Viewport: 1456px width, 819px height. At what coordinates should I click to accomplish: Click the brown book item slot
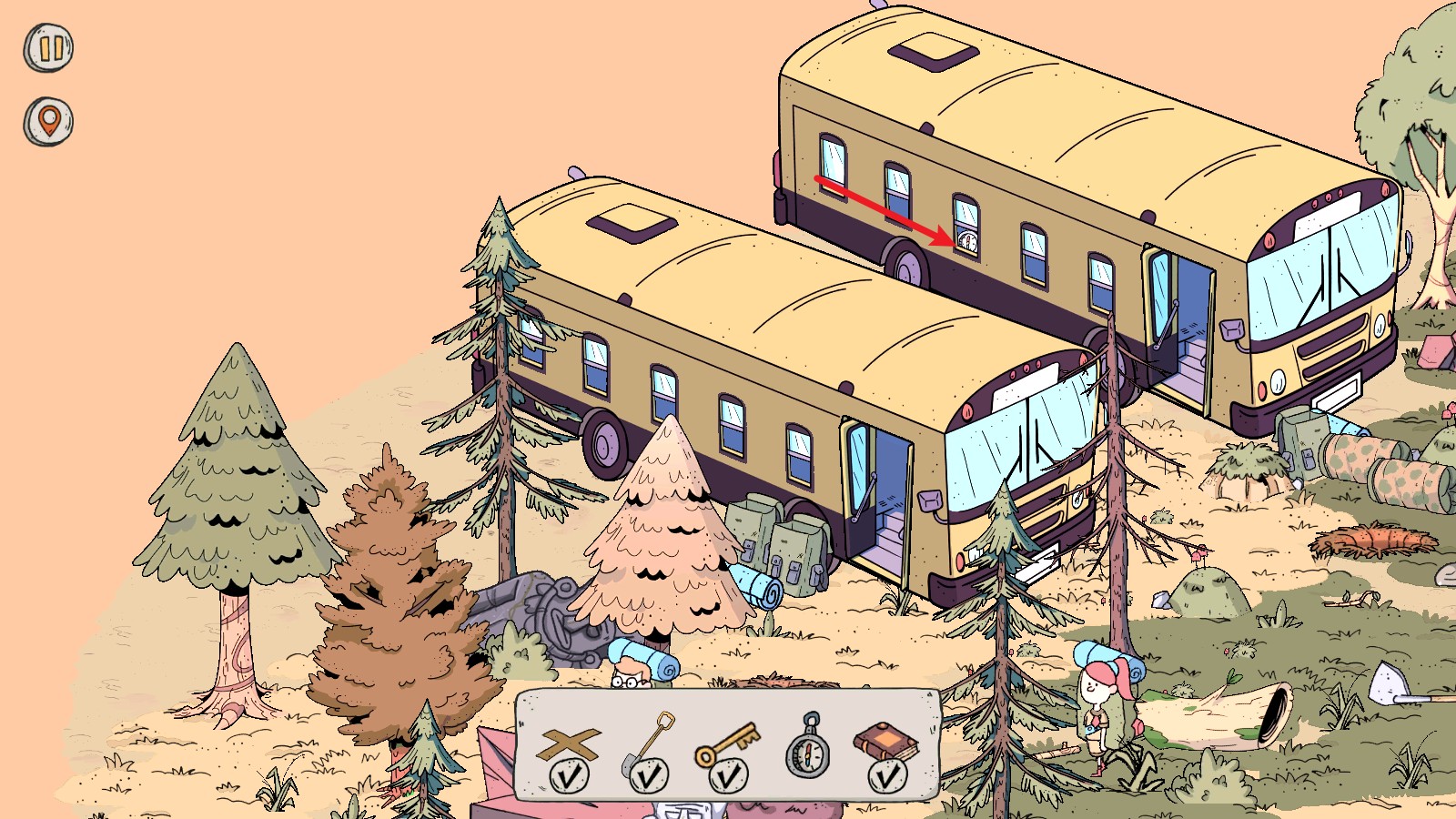pos(886,746)
